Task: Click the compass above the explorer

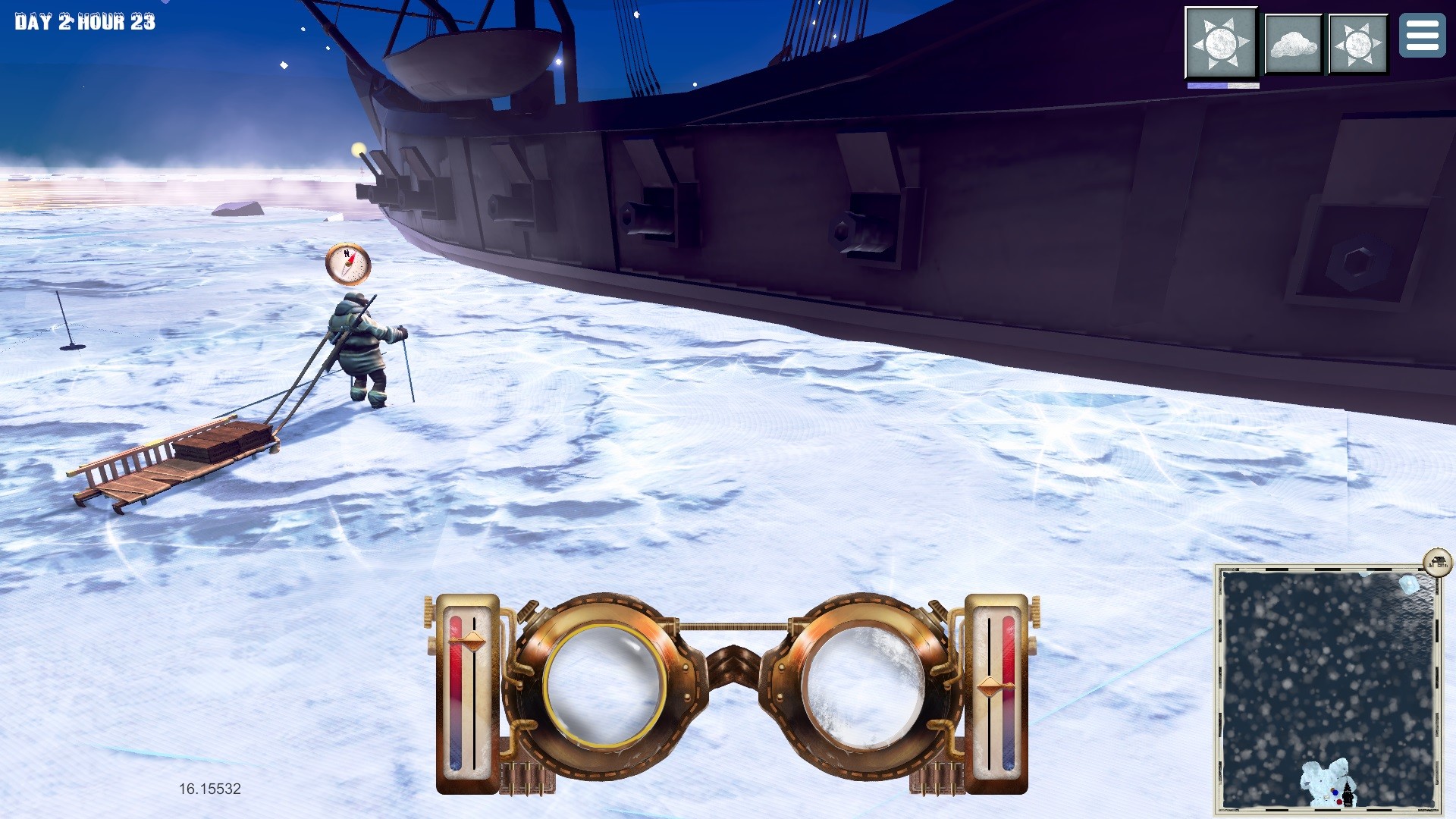Action: [x=348, y=263]
